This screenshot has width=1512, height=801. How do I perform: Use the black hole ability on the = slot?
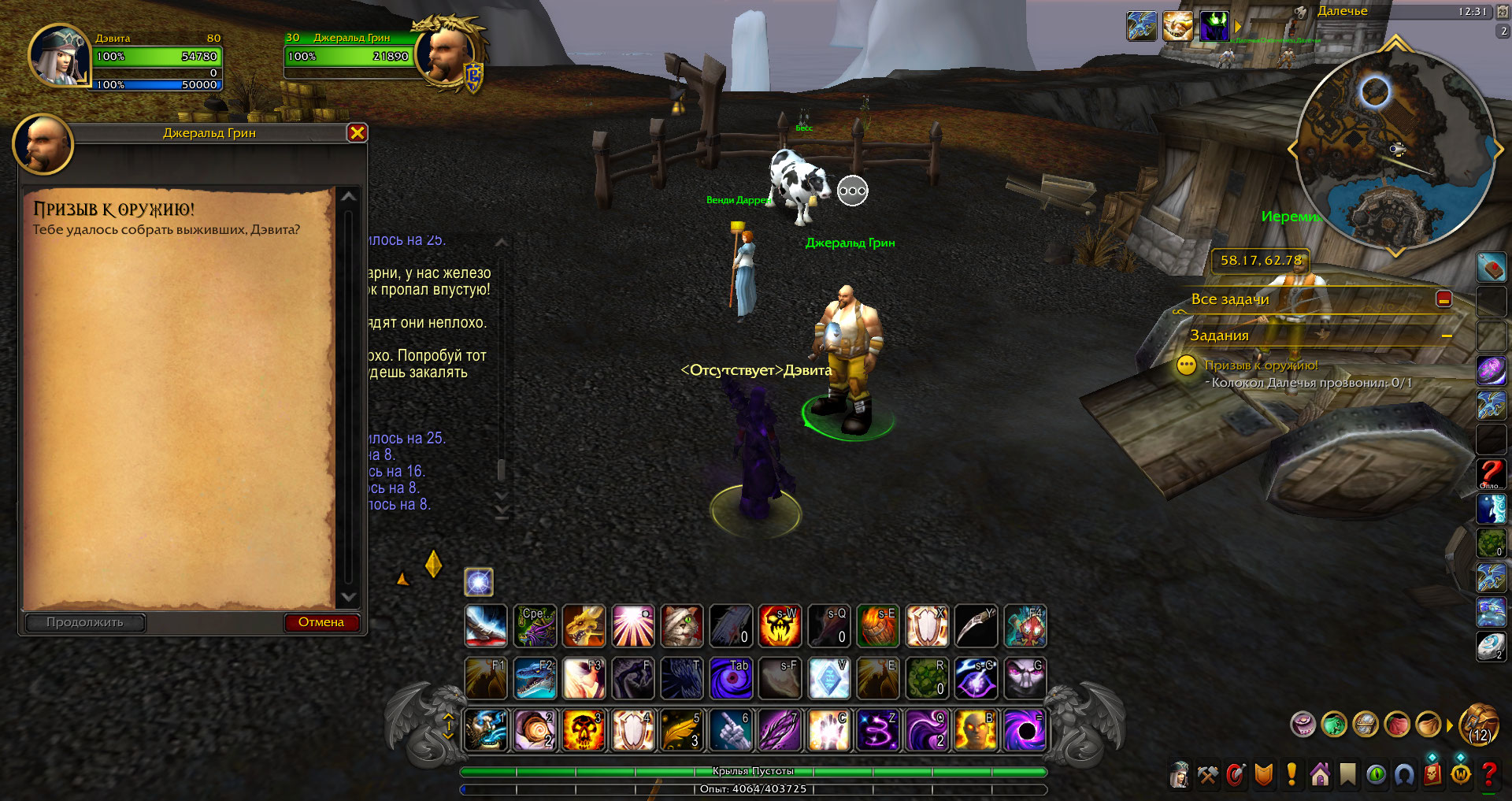click(1025, 730)
